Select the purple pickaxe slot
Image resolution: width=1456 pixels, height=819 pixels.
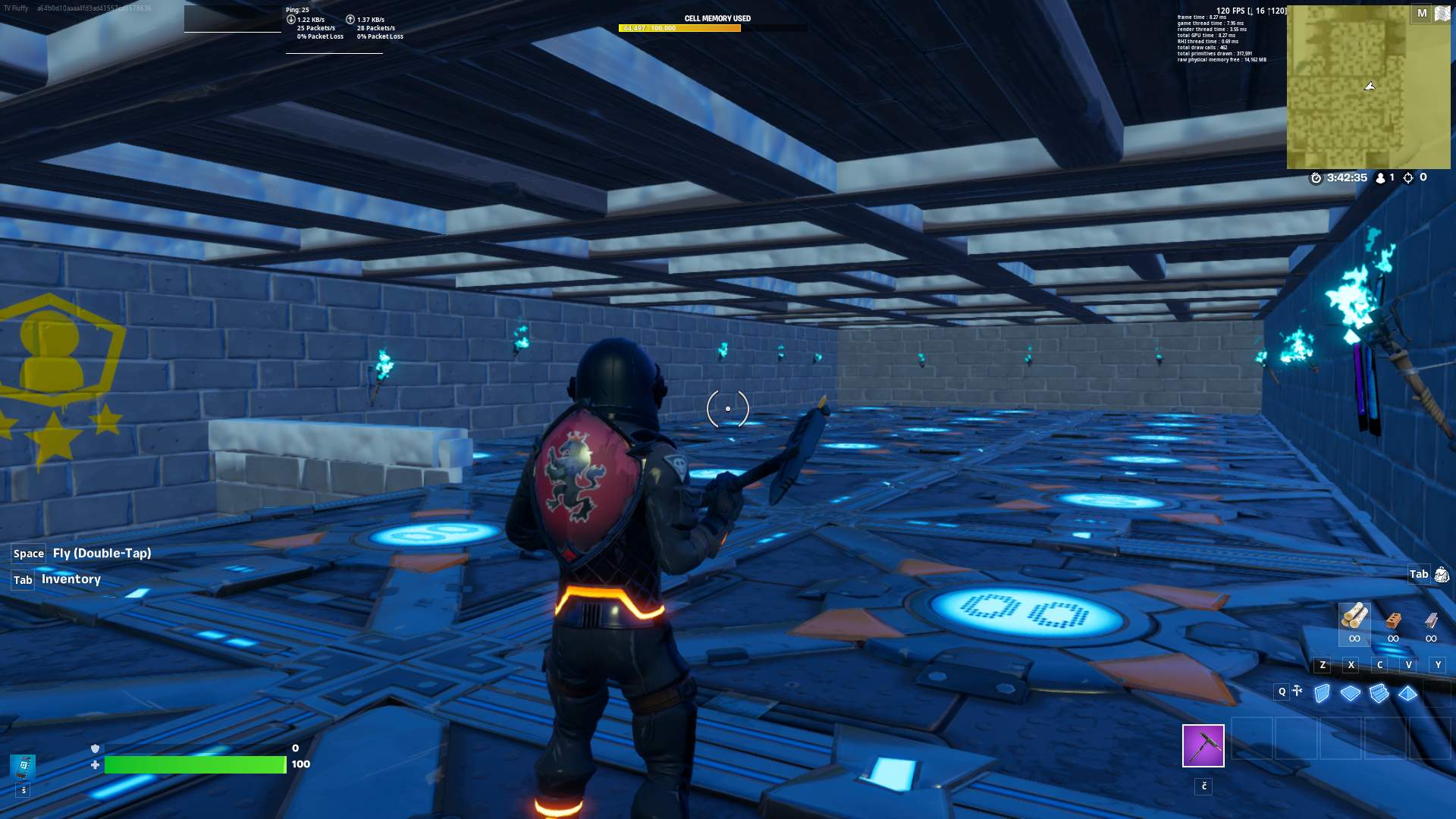pos(1203,745)
